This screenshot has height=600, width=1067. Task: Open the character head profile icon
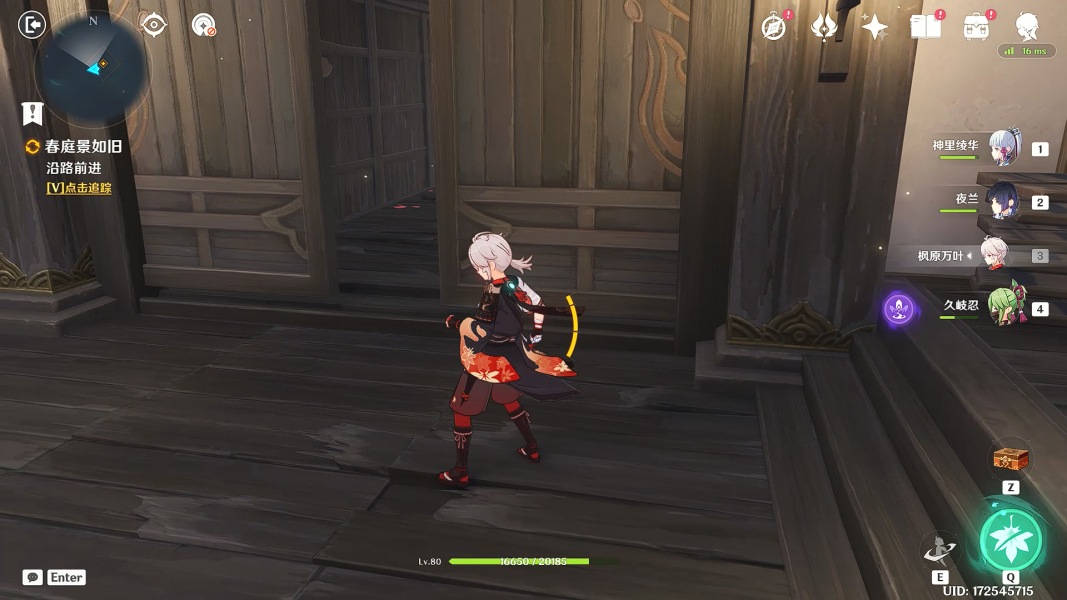coord(1026,25)
